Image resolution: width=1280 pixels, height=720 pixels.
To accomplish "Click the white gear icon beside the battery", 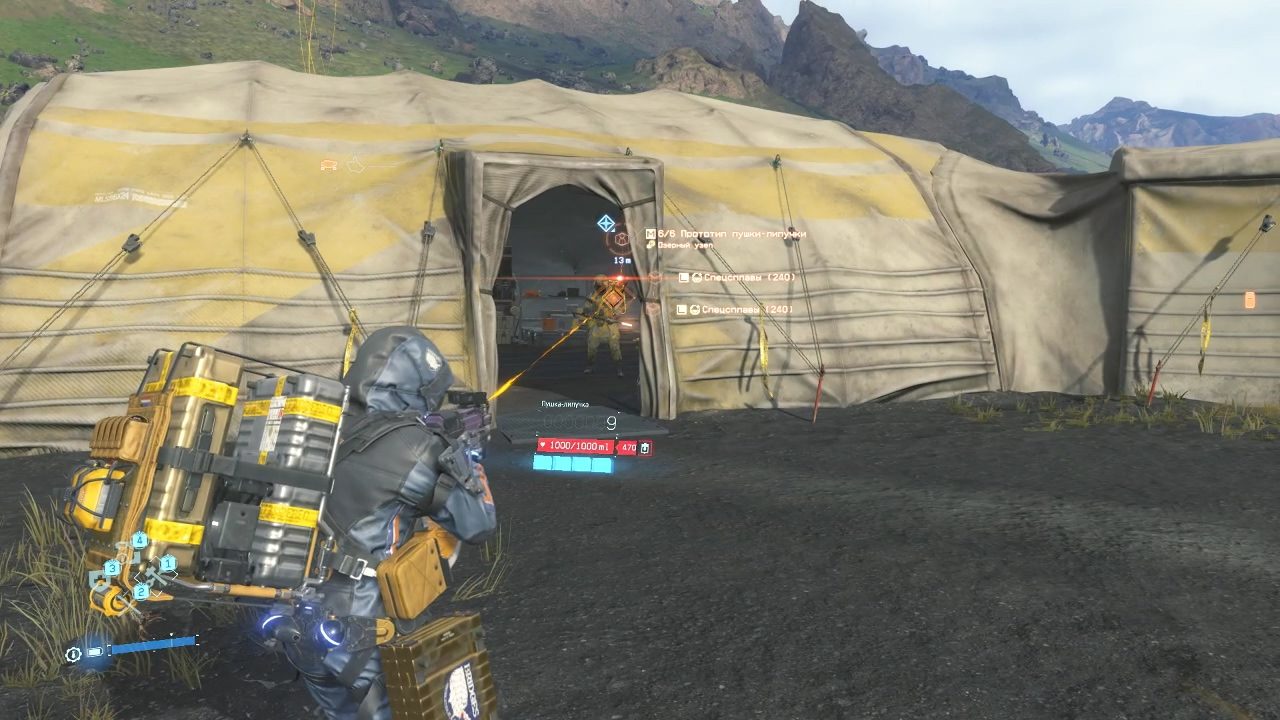I will (73, 654).
